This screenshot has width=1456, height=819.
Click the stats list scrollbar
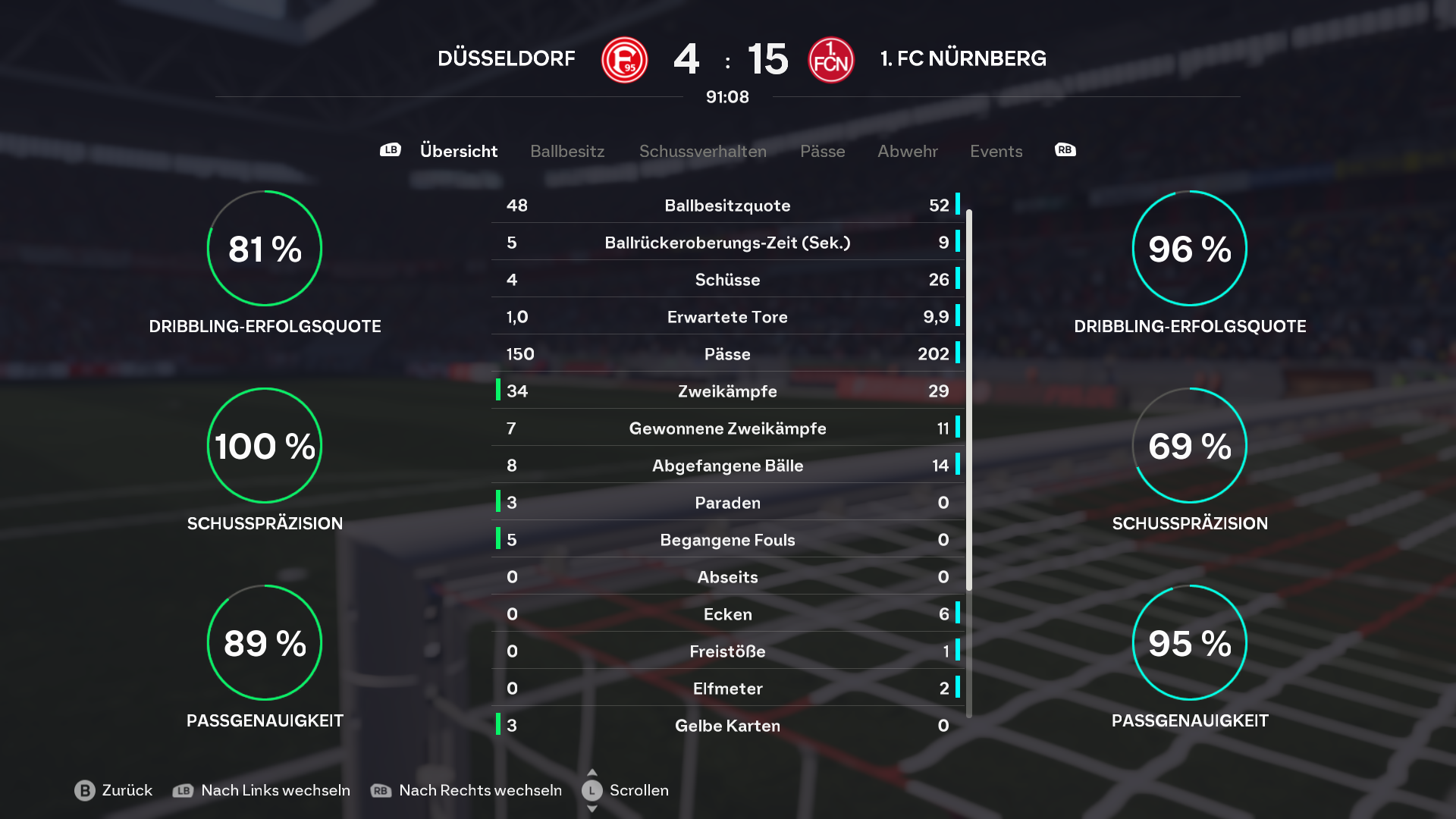pos(968,400)
